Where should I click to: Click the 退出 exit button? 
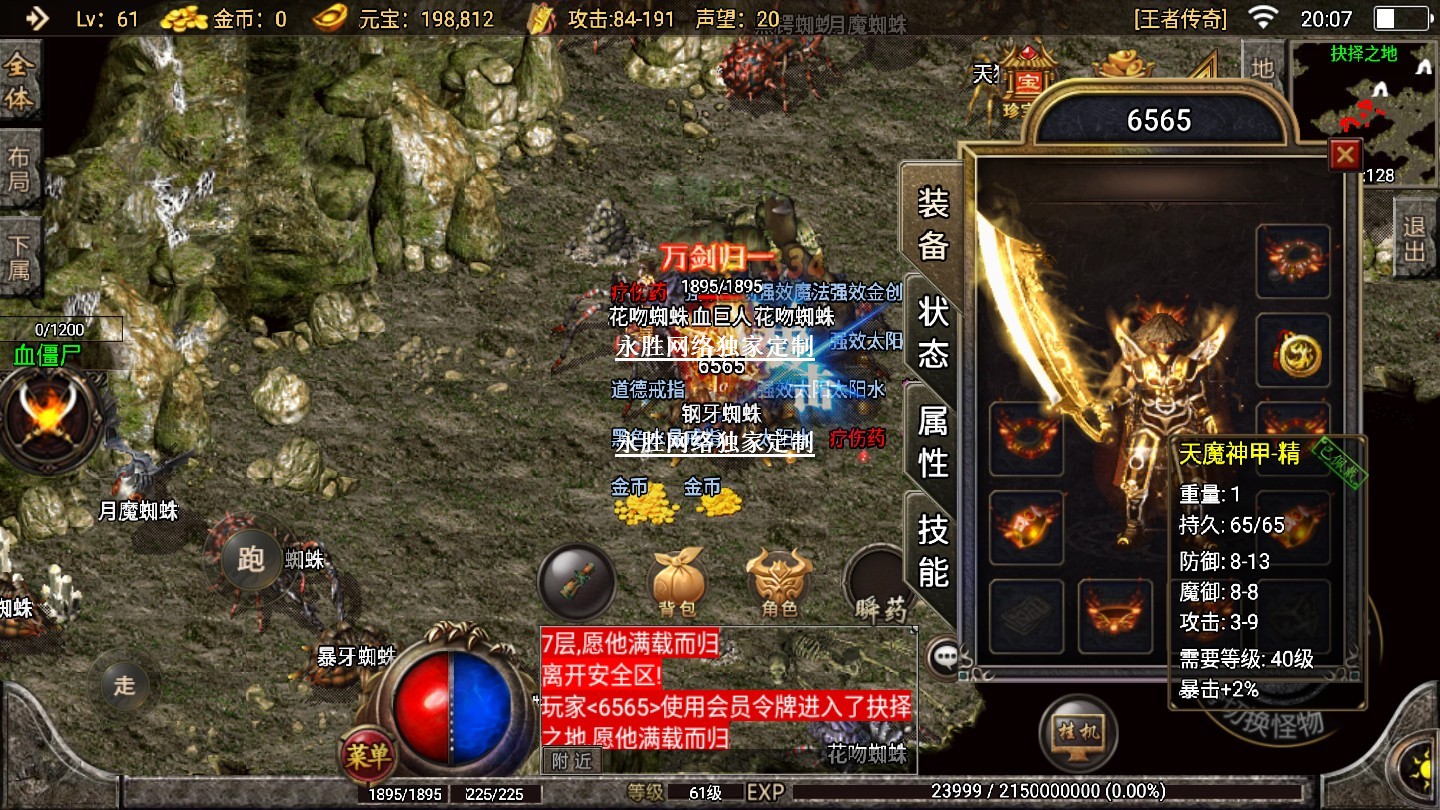pos(1415,239)
